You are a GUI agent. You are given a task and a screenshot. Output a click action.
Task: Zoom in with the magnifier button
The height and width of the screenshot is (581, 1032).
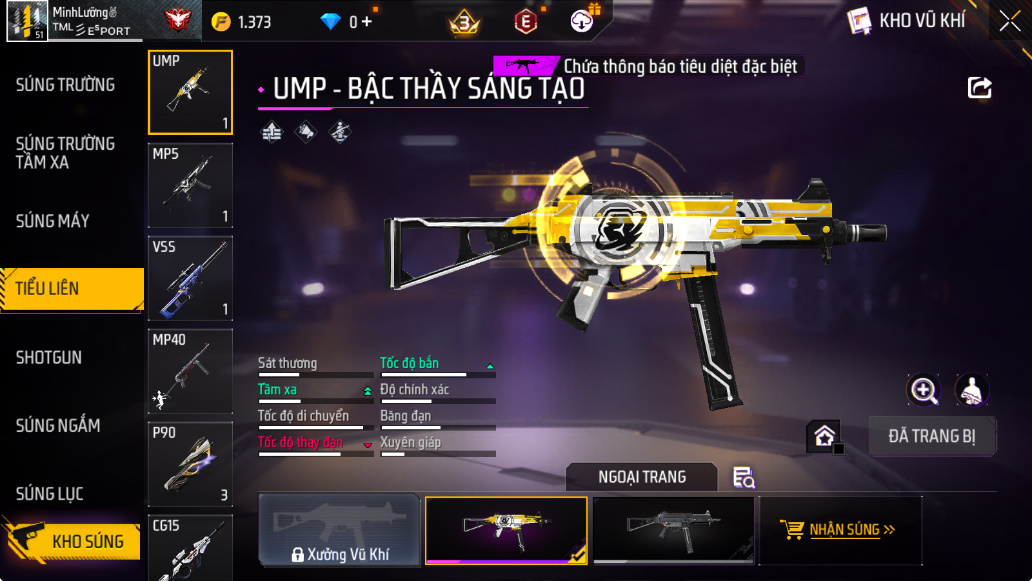pyautogui.click(x=923, y=390)
